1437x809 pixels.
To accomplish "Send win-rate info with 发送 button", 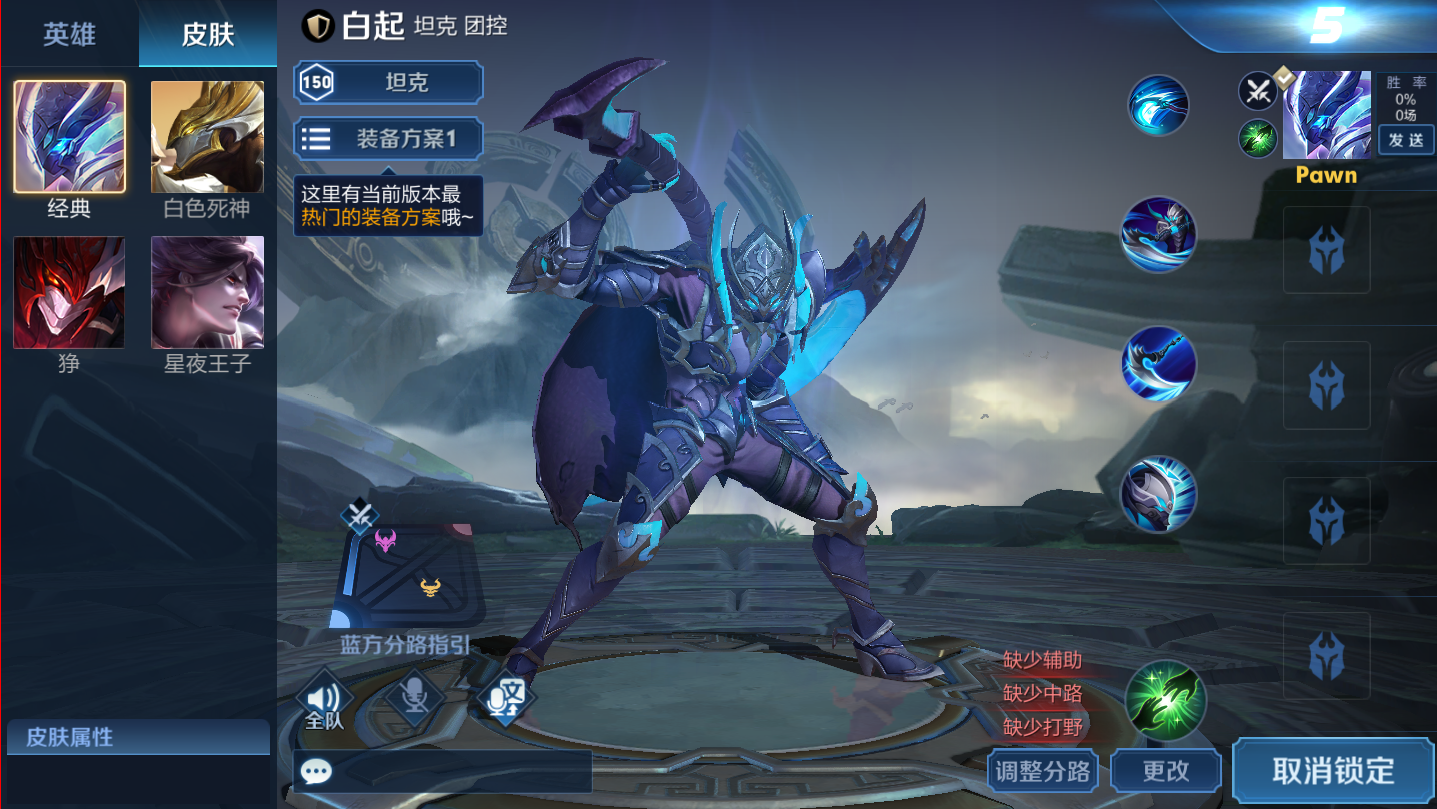I will point(1406,140).
